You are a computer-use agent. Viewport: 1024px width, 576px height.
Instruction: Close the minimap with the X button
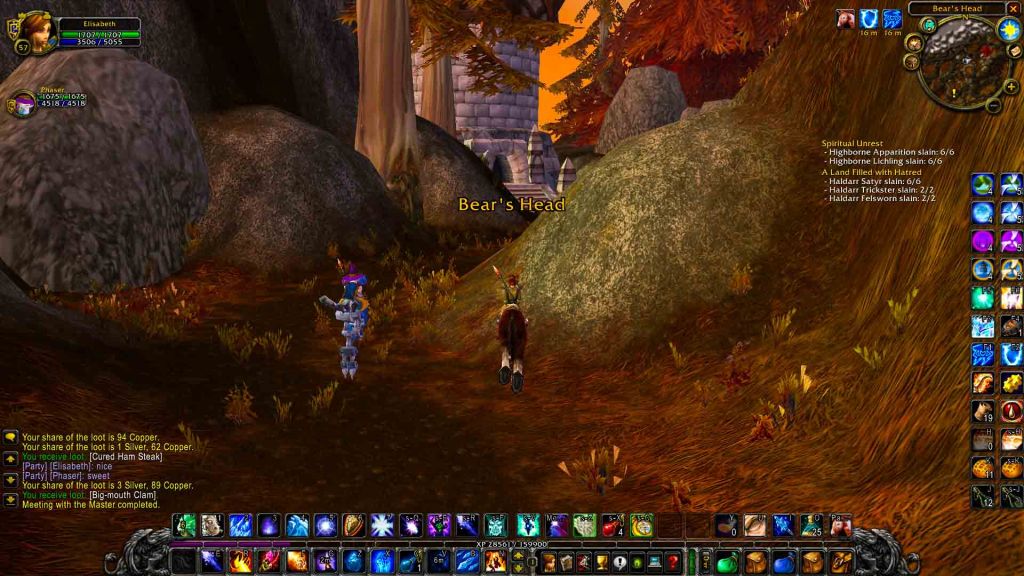click(x=1015, y=9)
